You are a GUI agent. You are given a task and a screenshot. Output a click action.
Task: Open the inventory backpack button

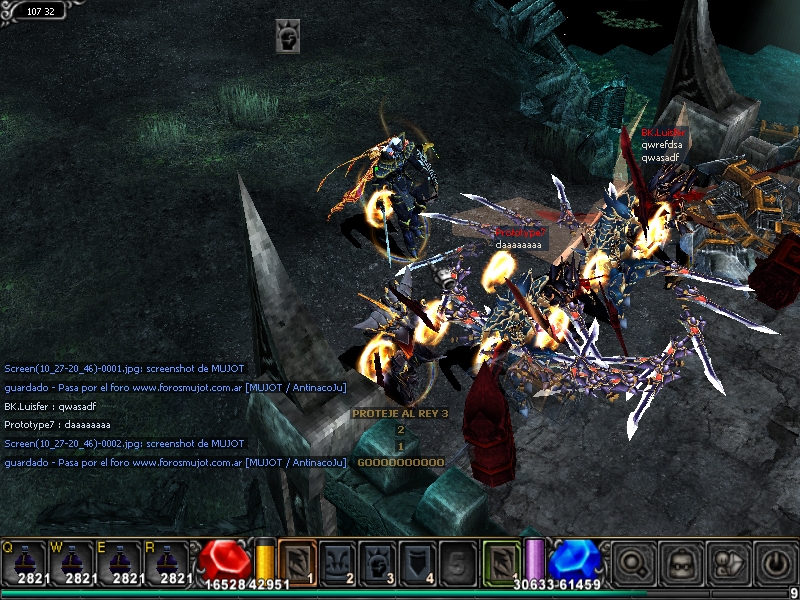(x=679, y=562)
